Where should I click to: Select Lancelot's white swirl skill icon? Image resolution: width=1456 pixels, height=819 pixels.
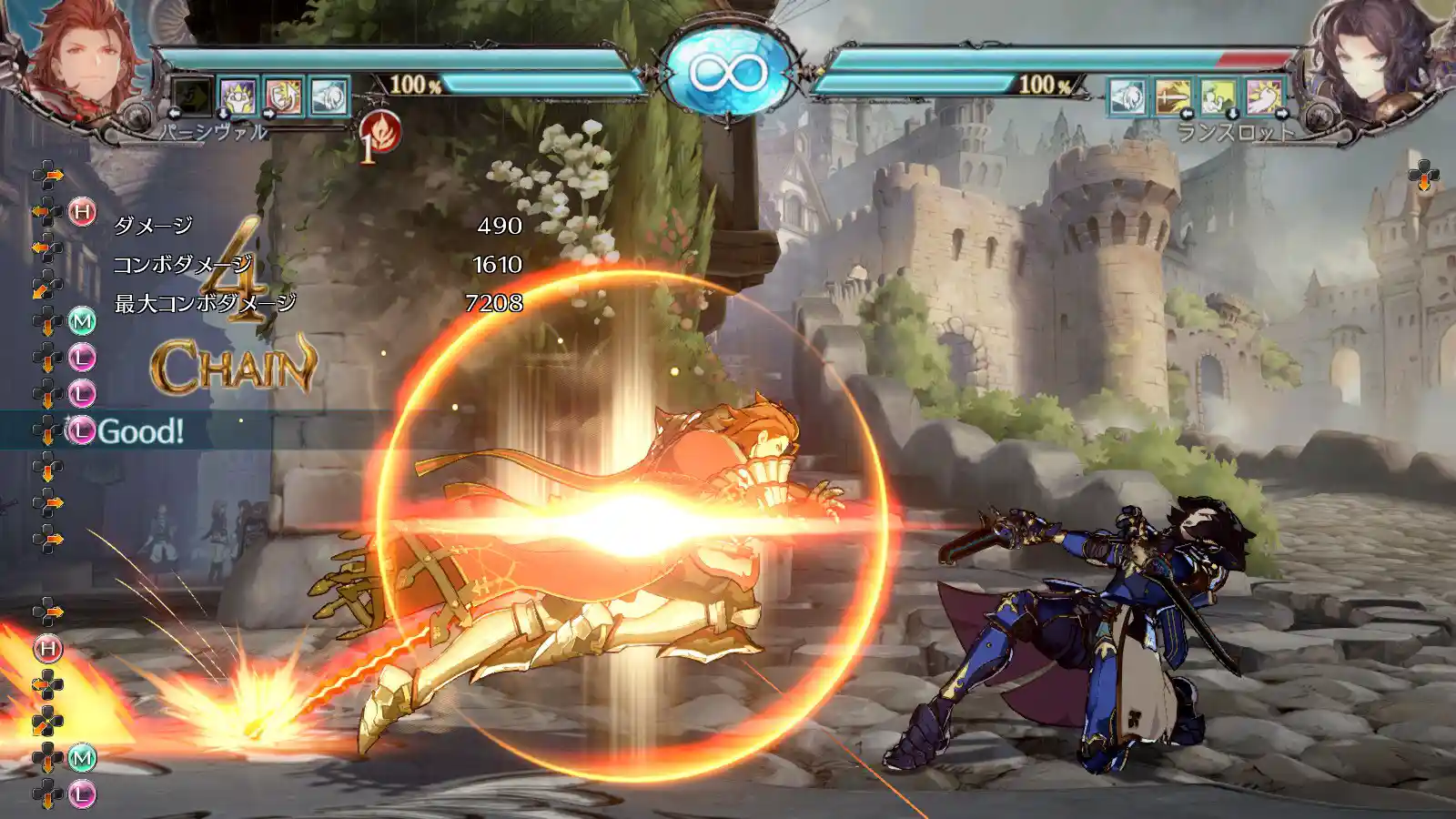tap(1127, 96)
